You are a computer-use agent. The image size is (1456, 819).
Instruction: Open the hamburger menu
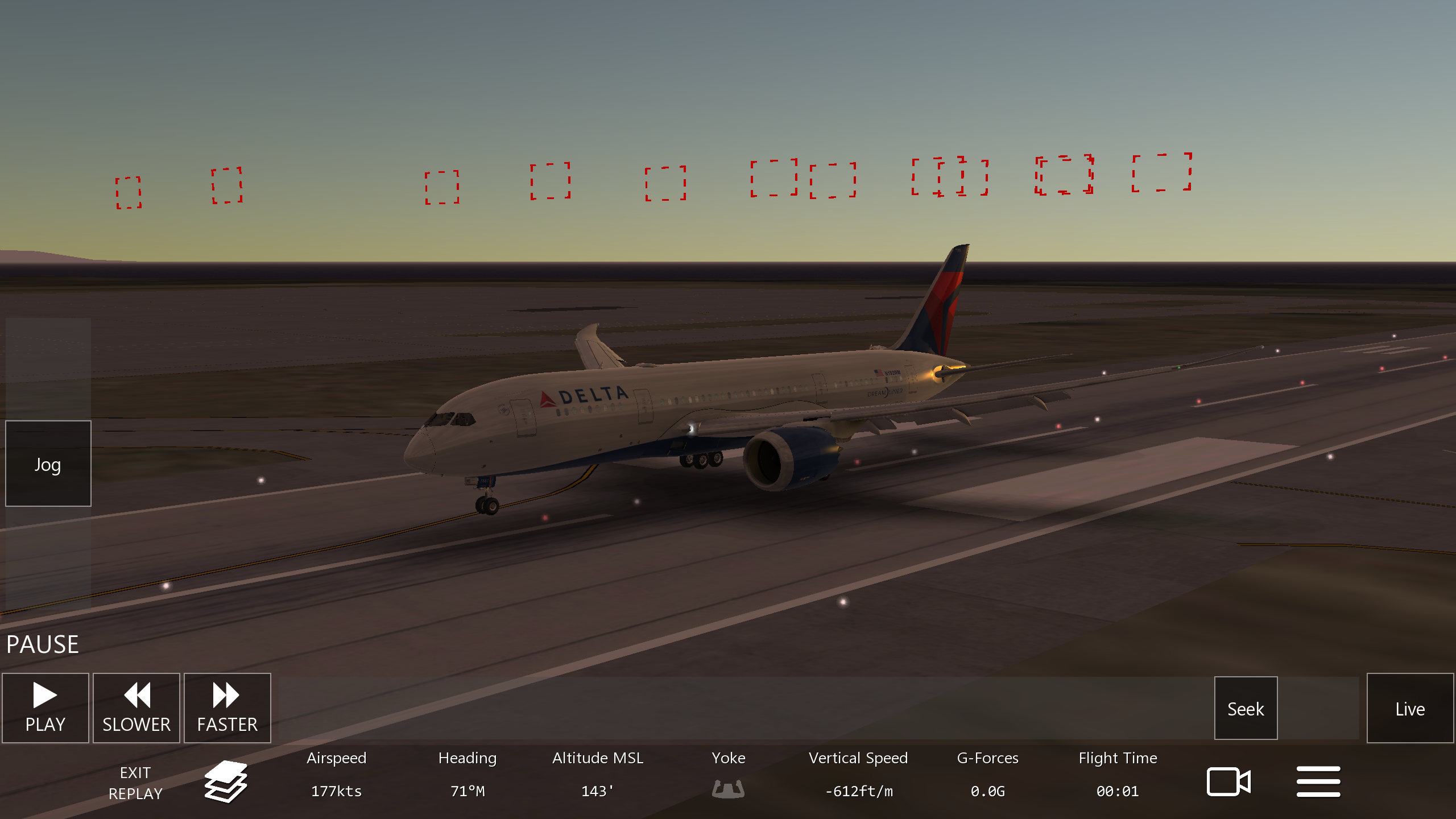click(1318, 781)
